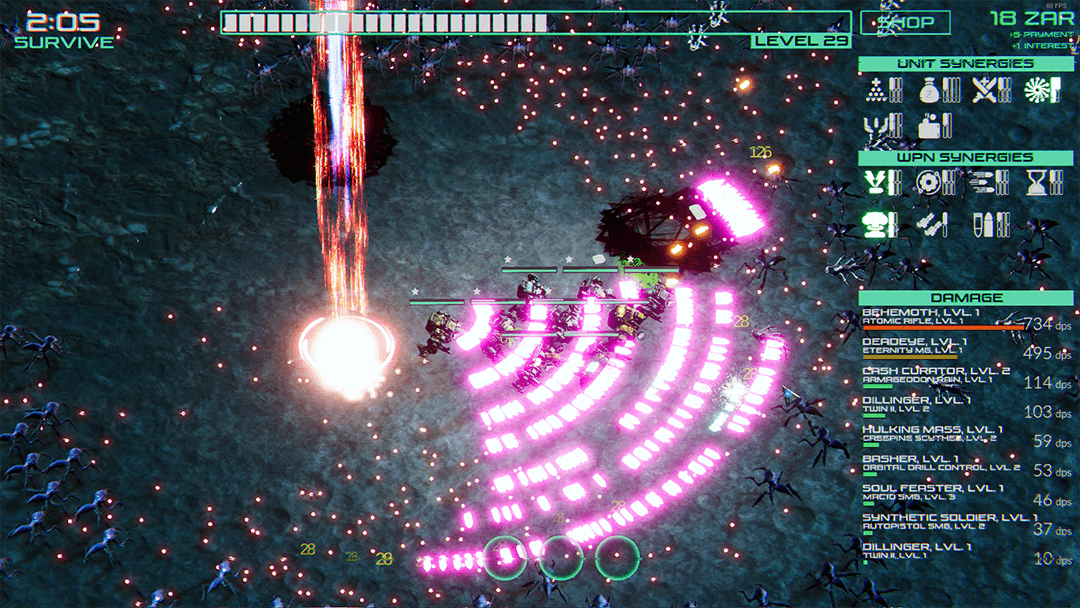Select the bullets weapon synergy icon
Viewport: 1080px width, 608px height.
coord(986,224)
